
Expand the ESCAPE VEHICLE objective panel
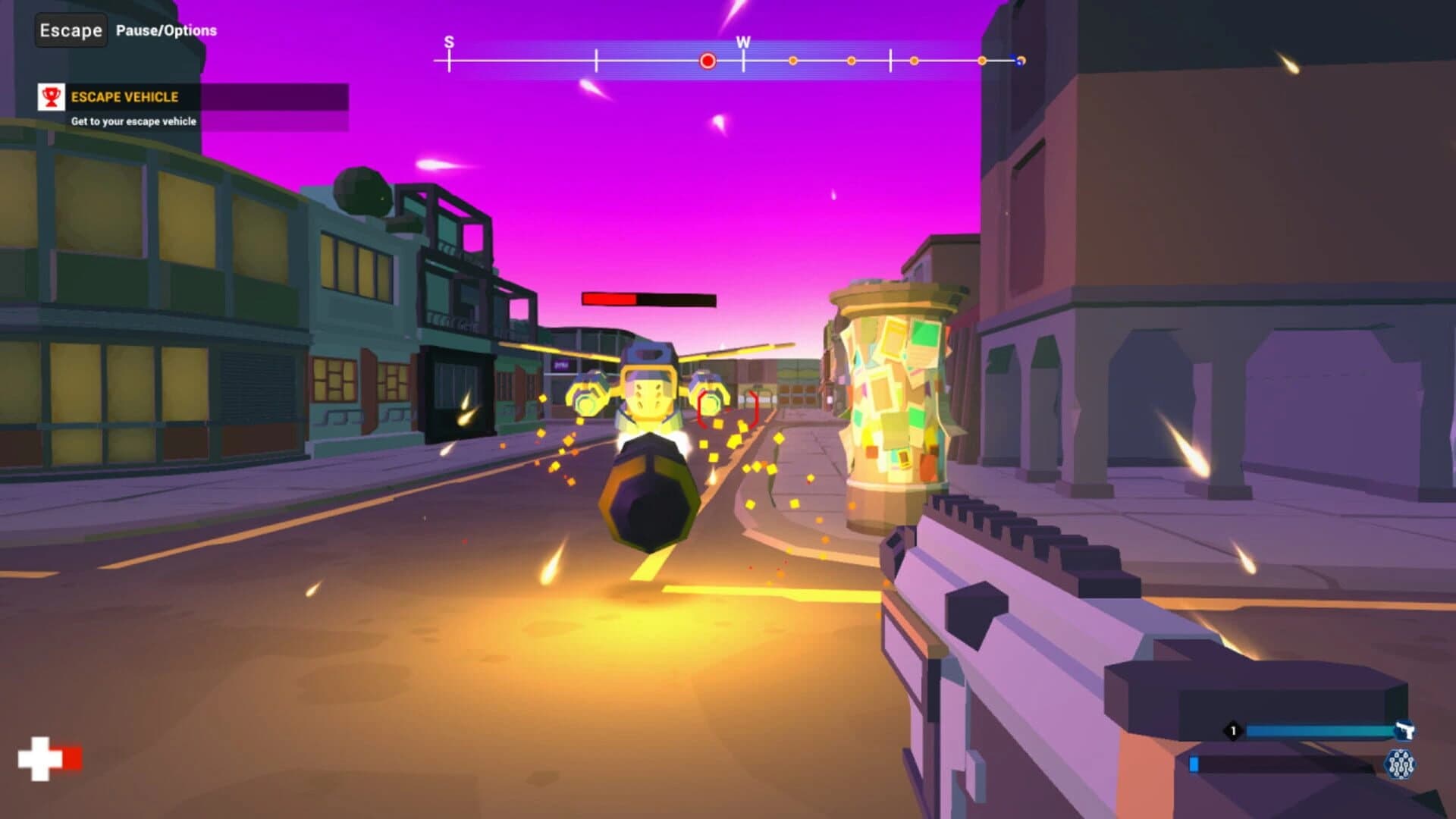coord(125,97)
